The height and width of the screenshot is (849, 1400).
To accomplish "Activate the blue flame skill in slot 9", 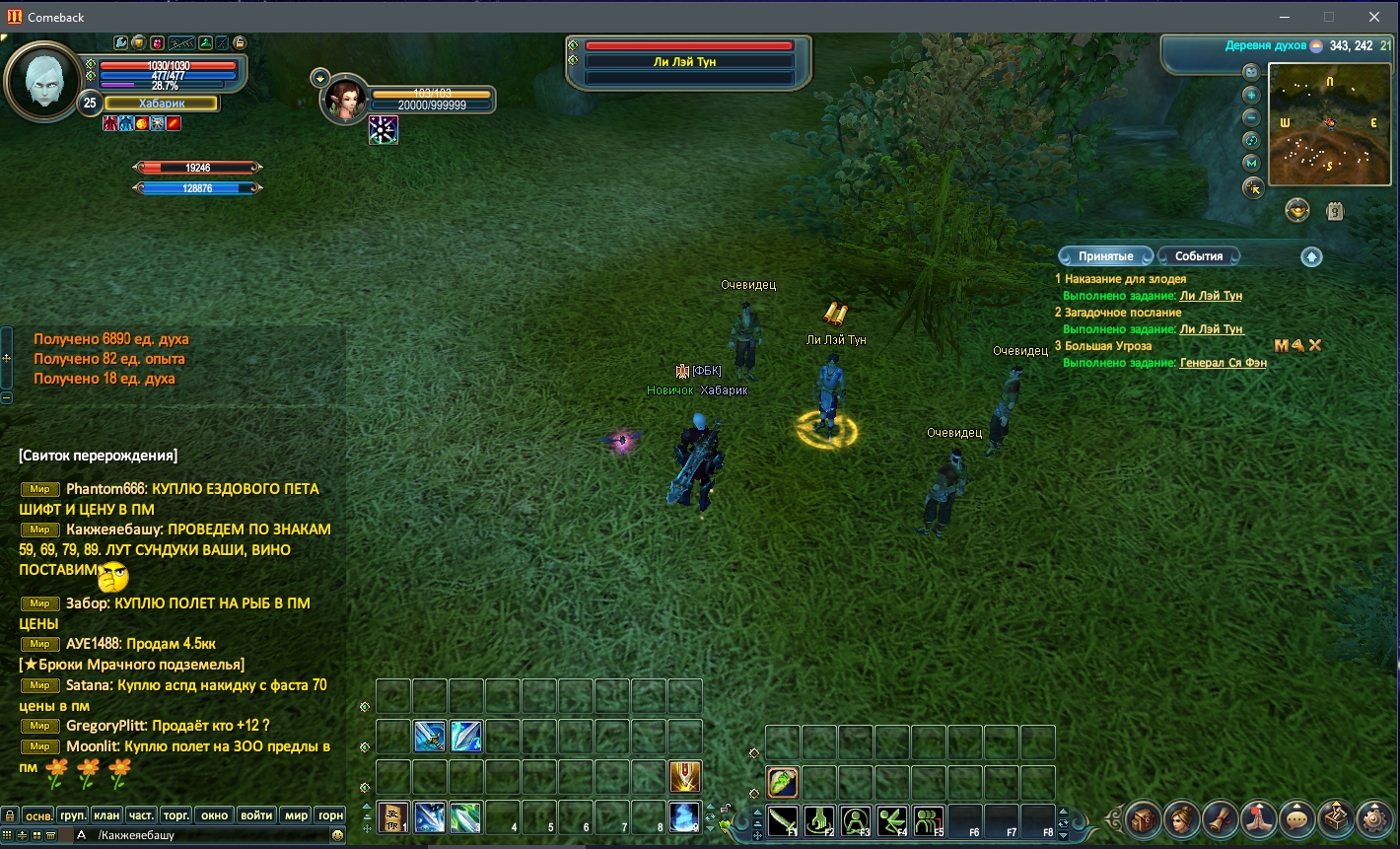I will pyautogui.click(x=684, y=817).
